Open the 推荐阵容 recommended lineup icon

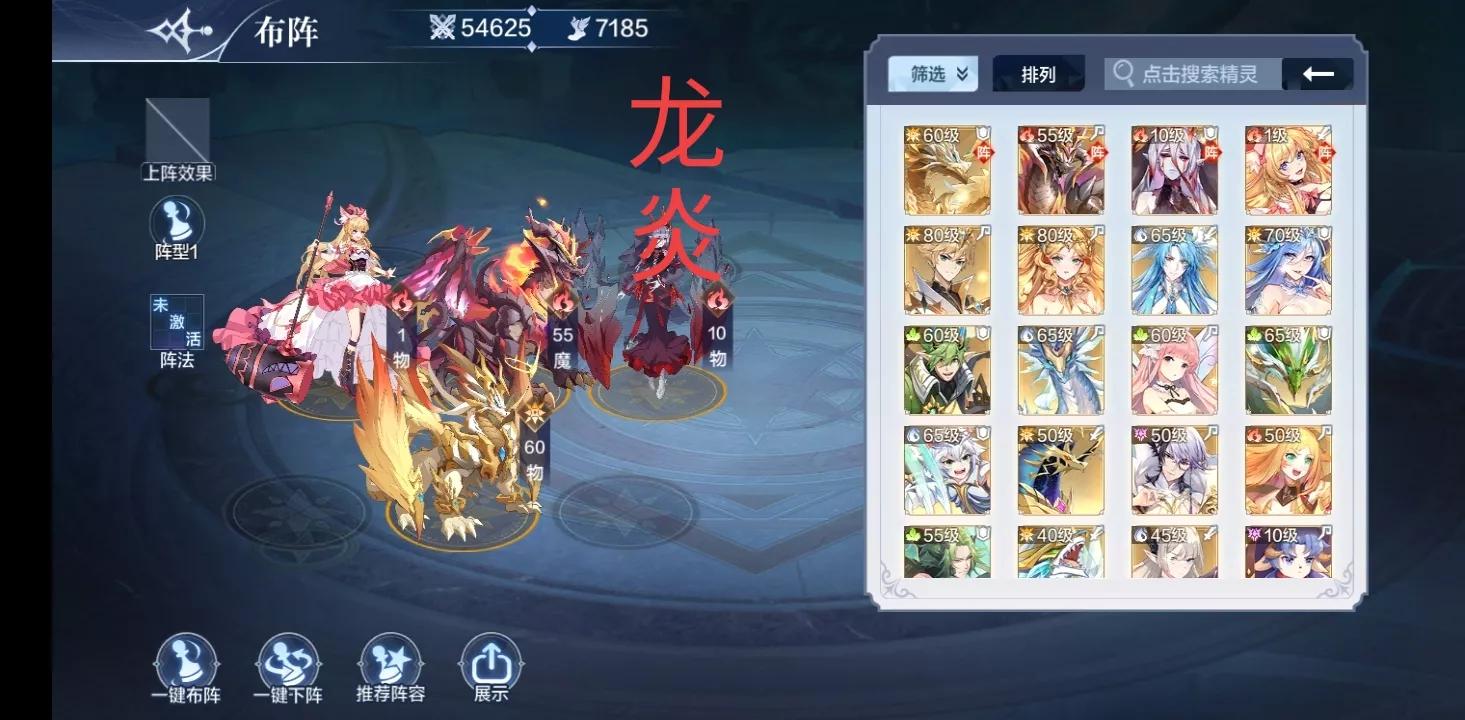click(x=389, y=660)
